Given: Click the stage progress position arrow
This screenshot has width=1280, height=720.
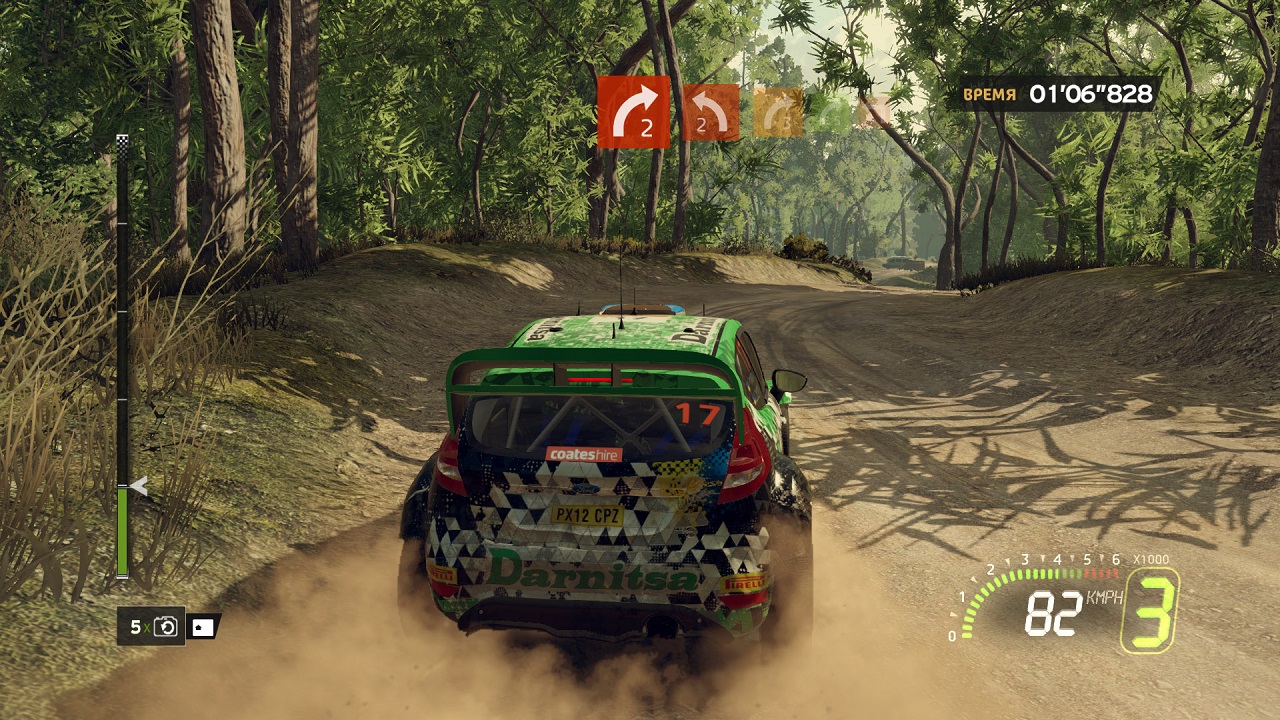Looking at the screenshot, I should click(x=139, y=487).
